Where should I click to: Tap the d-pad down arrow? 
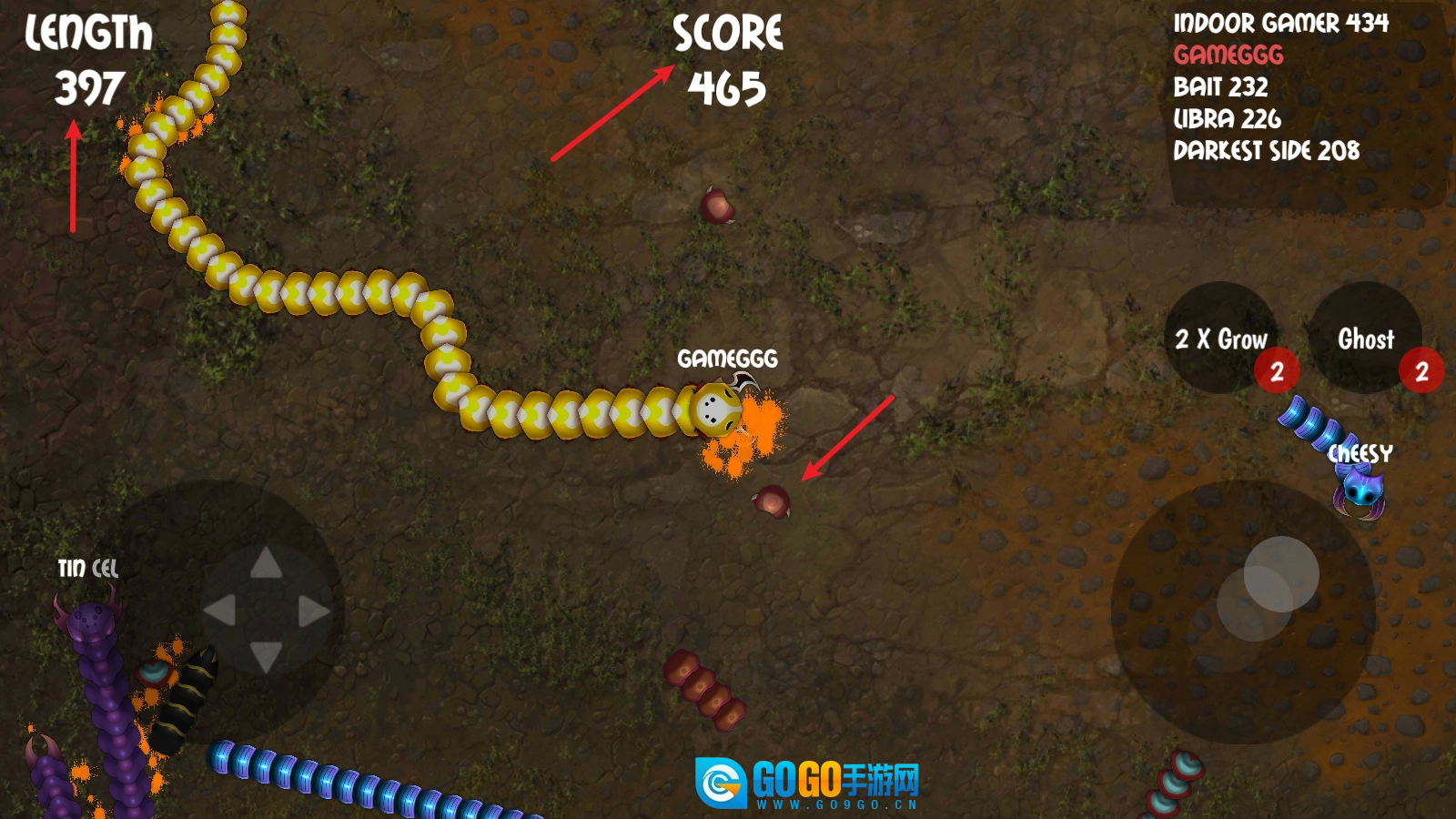click(x=266, y=656)
